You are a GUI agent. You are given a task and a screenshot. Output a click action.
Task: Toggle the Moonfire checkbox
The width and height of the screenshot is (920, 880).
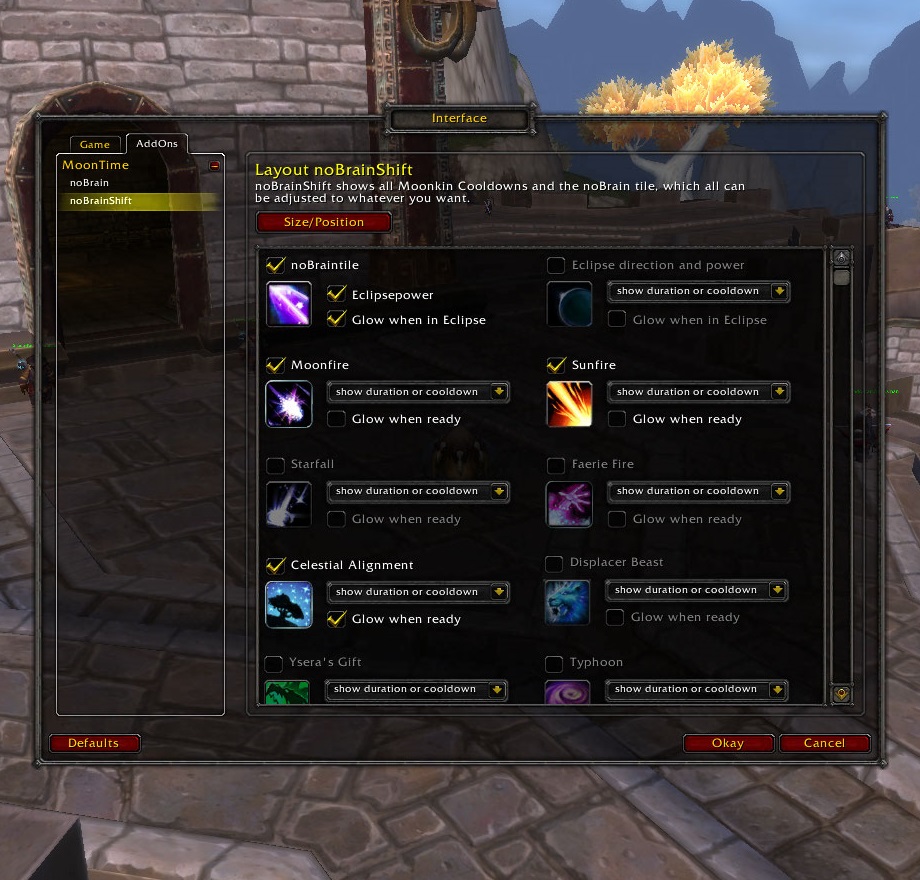coord(276,365)
